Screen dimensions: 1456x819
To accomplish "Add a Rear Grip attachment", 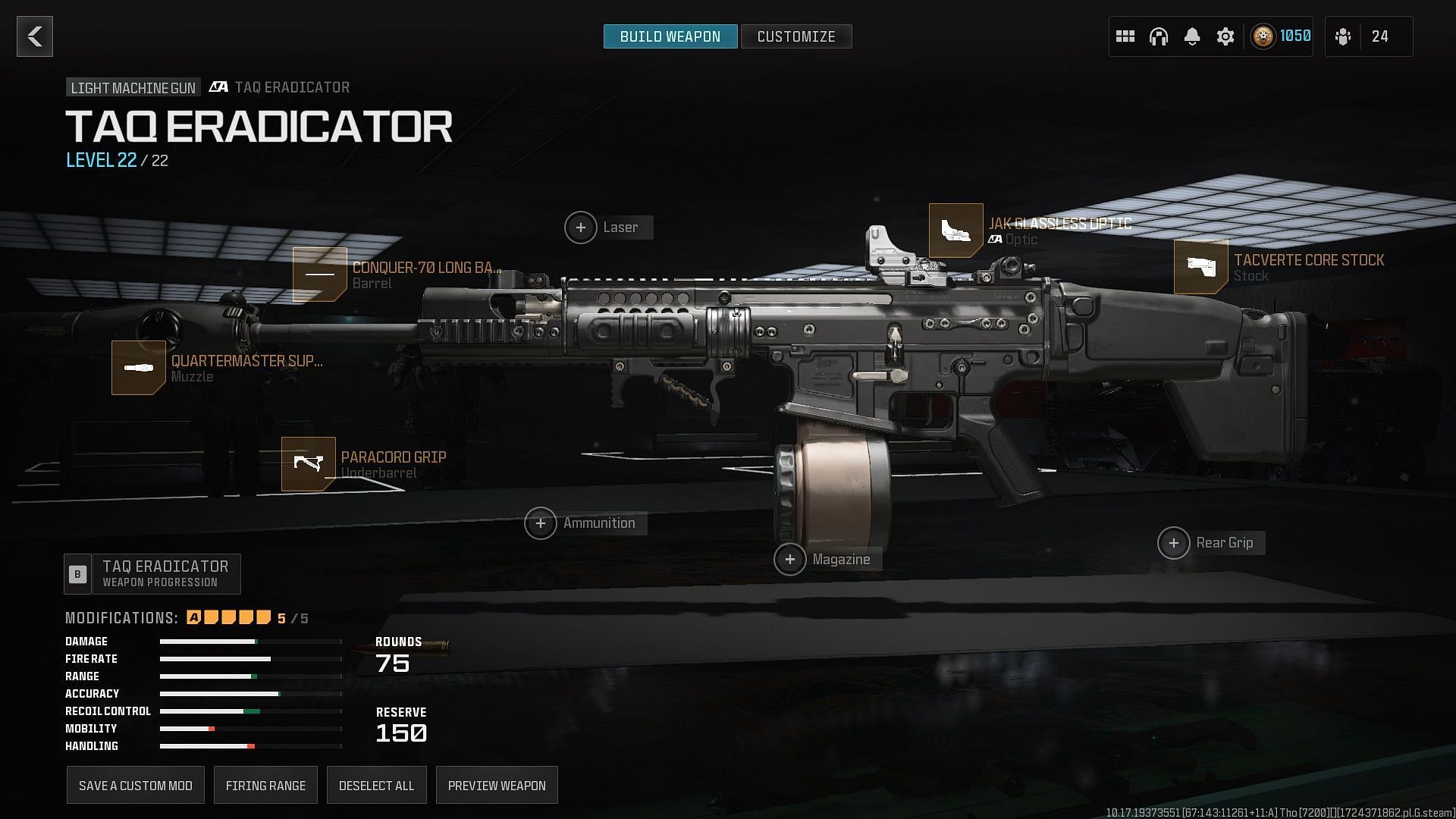I will (x=1174, y=543).
